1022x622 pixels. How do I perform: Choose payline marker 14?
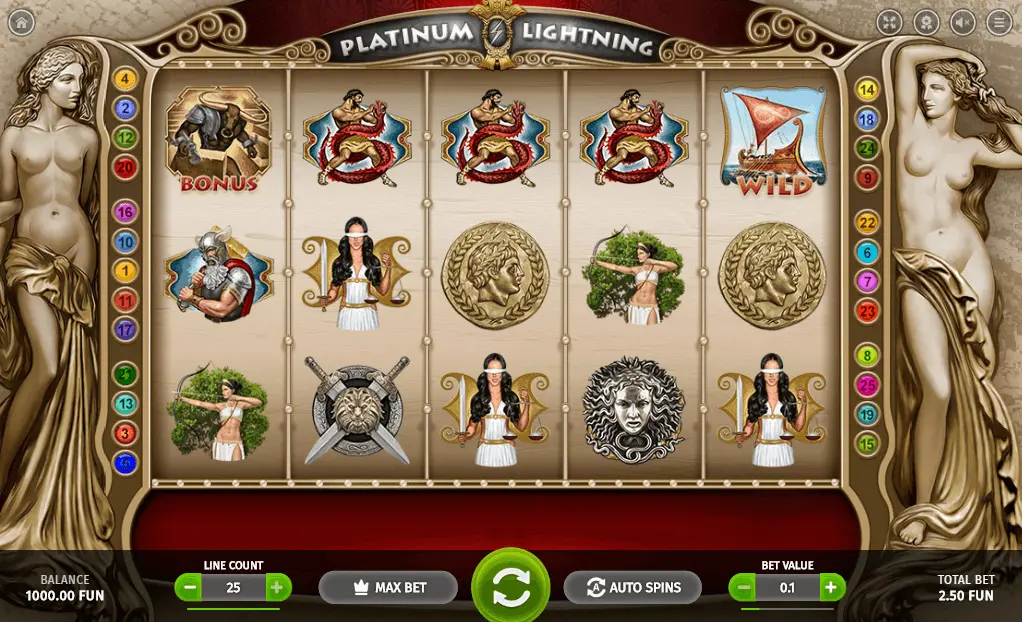tap(867, 90)
